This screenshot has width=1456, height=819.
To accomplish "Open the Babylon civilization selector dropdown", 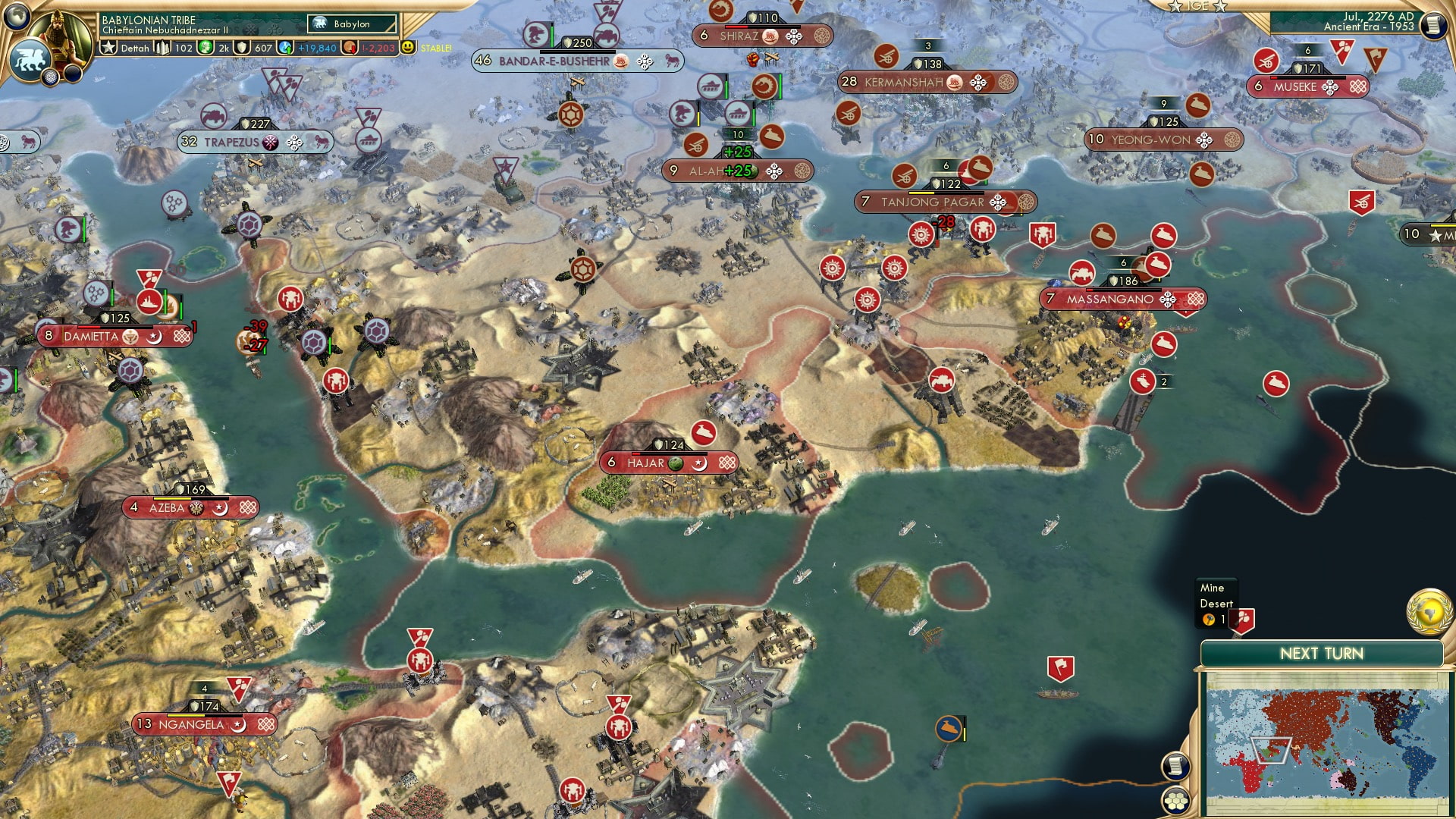I will (x=351, y=24).
